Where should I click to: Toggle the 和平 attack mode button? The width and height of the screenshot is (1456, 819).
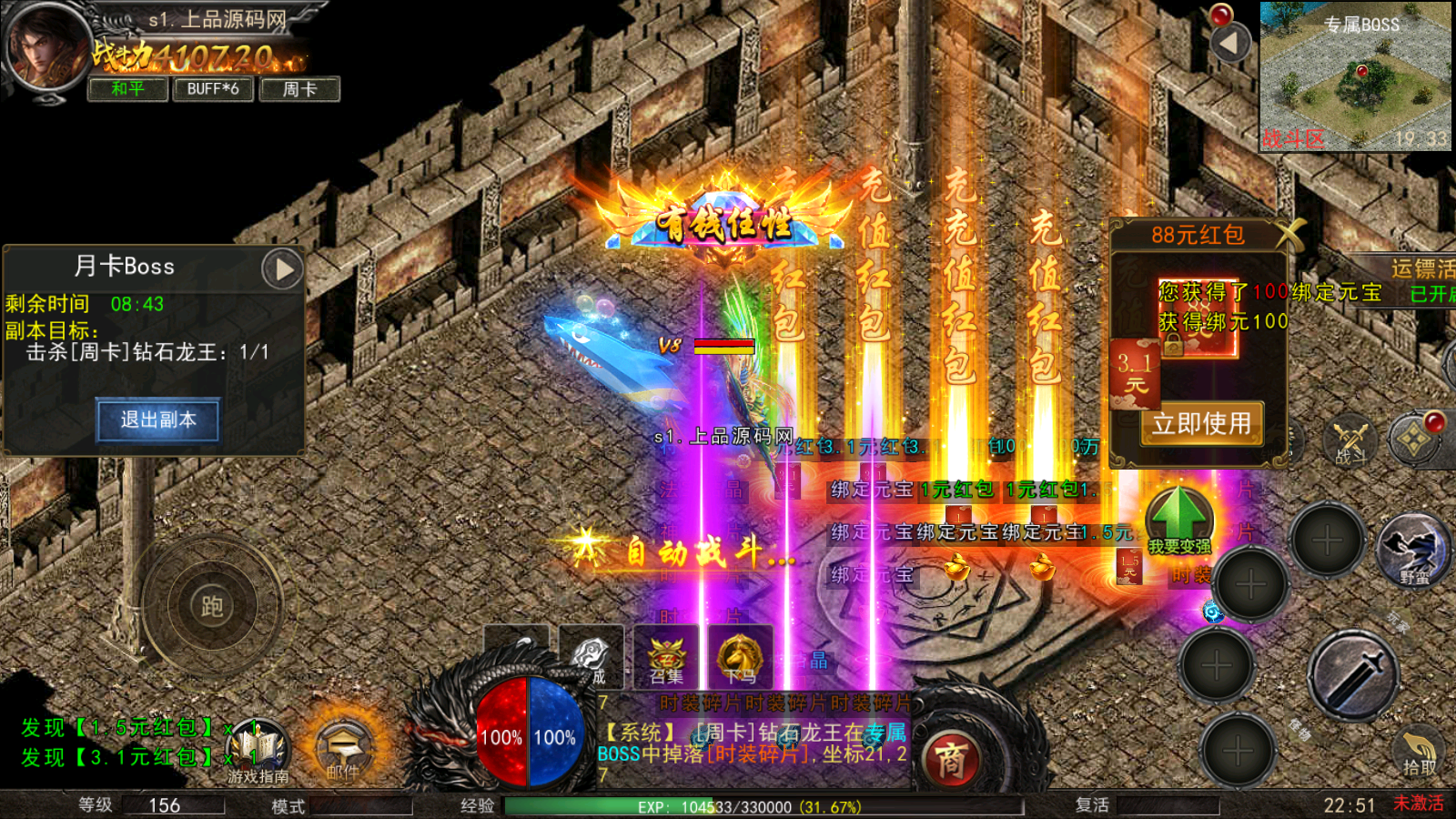pos(127,89)
